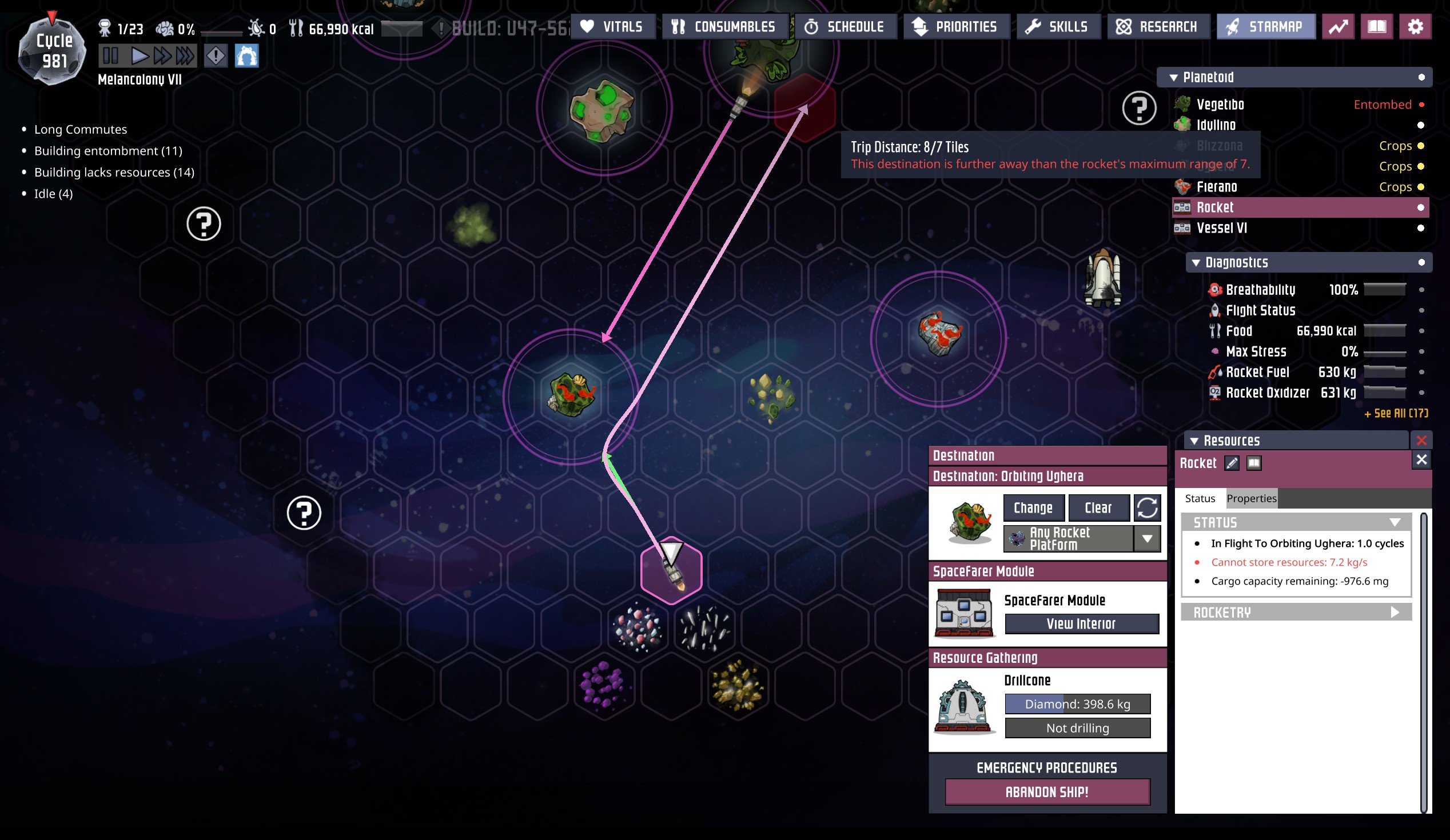View the Spacefarer Module interior
This screenshot has width=1450, height=840.
[x=1081, y=624]
